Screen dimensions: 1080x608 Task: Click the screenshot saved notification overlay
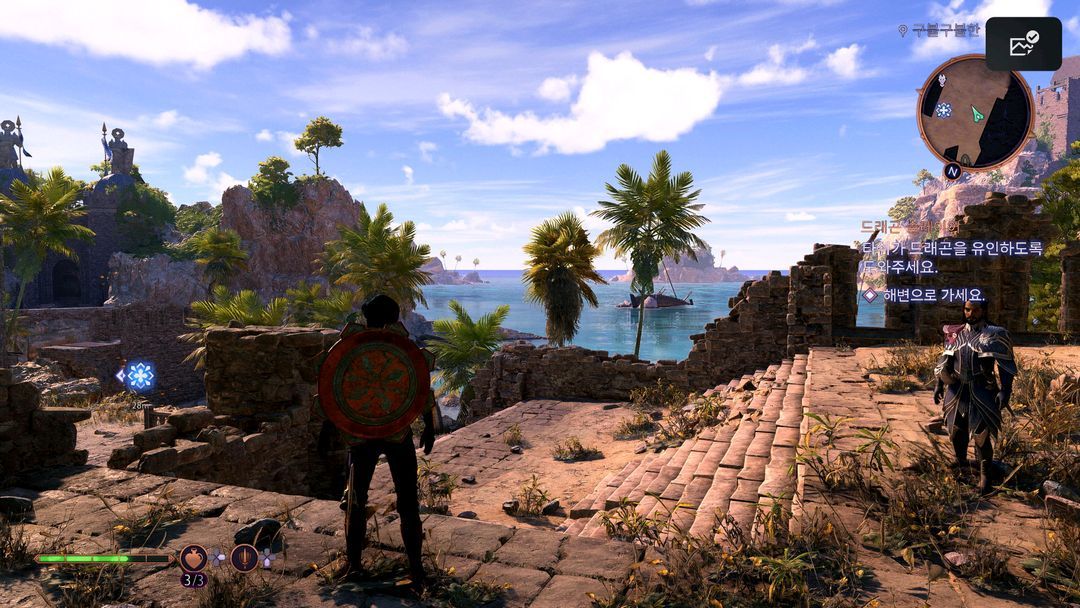pyautogui.click(x=1023, y=44)
